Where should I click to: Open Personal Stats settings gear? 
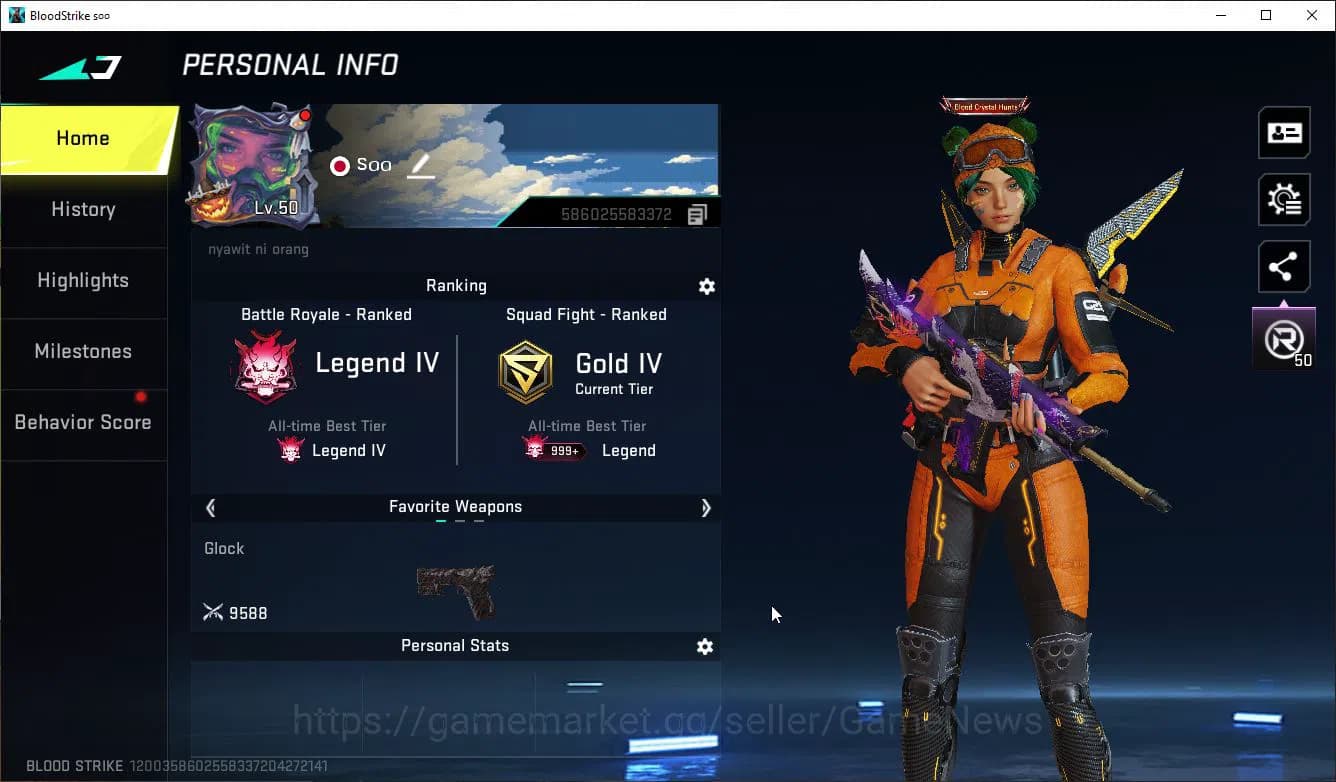click(x=705, y=647)
